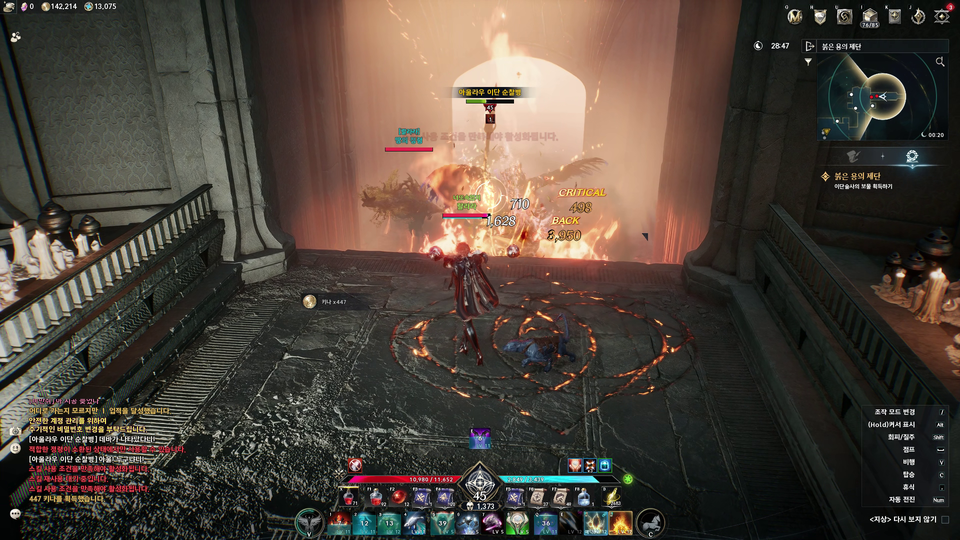Click the dungeon exit icon beside location name
Screen dimensions: 960x540
[809, 46]
